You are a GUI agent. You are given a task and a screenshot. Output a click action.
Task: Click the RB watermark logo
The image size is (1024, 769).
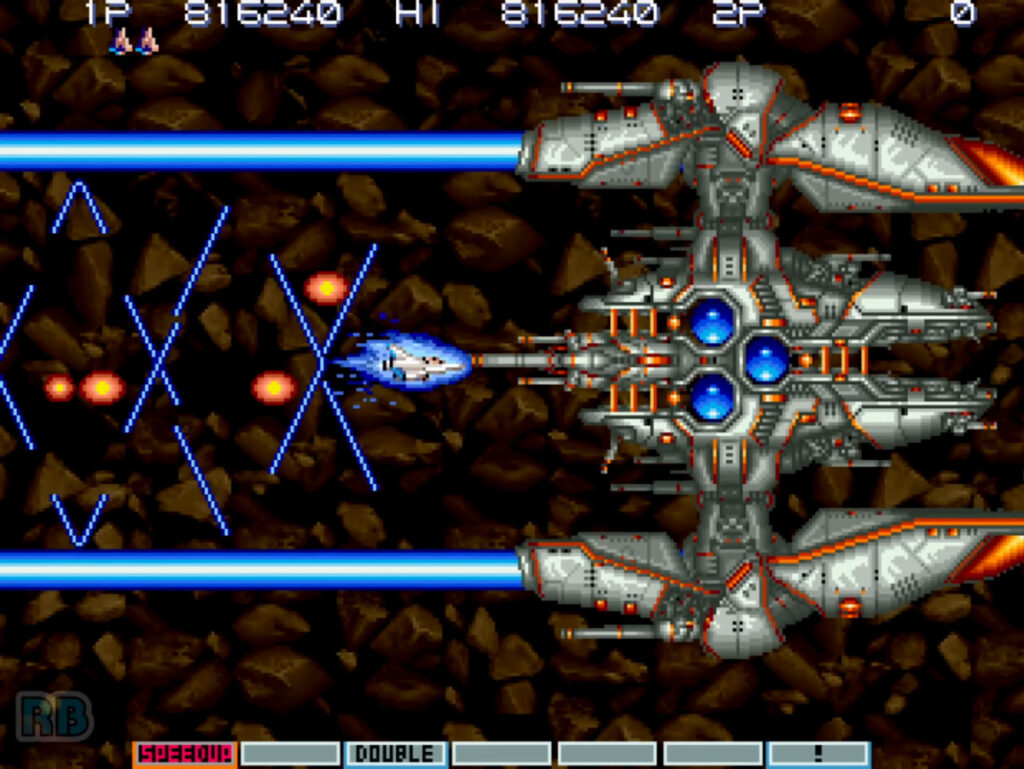(x=54, y=716)
